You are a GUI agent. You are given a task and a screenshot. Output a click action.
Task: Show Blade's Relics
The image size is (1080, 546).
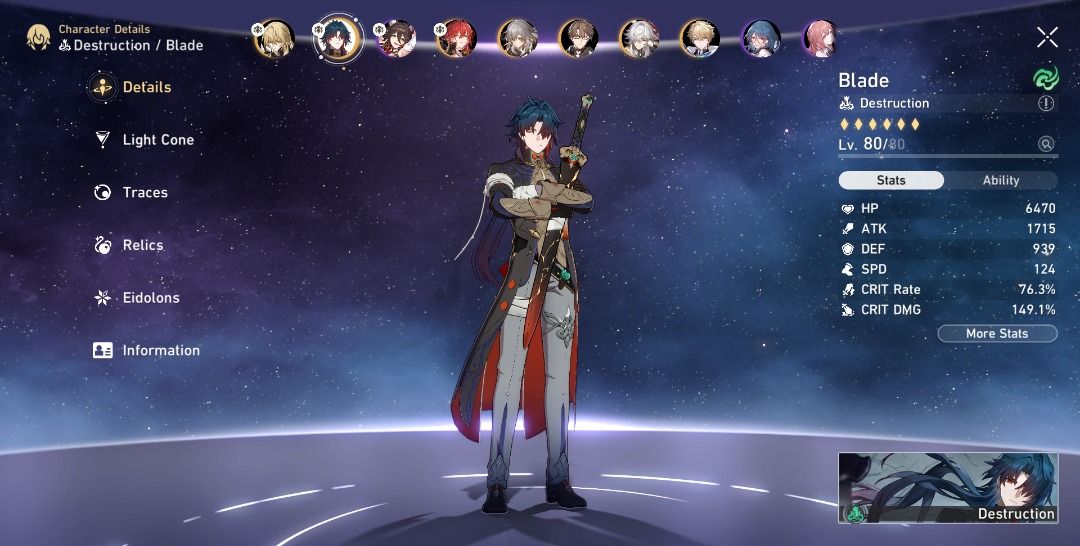pyautogui.click(x=142, y=245)
